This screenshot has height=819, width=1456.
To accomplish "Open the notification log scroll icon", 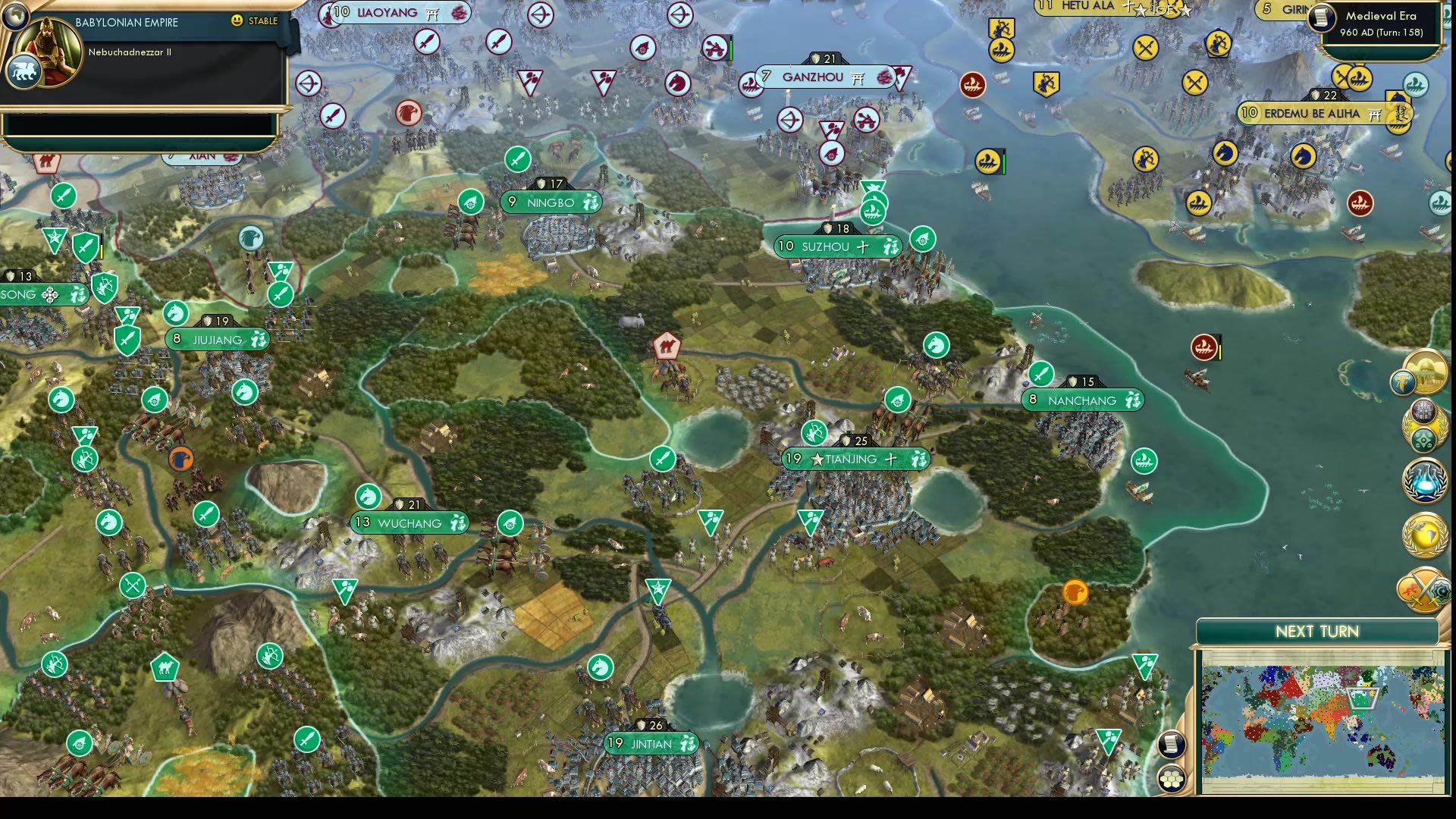I will [x=1171, y=743].
